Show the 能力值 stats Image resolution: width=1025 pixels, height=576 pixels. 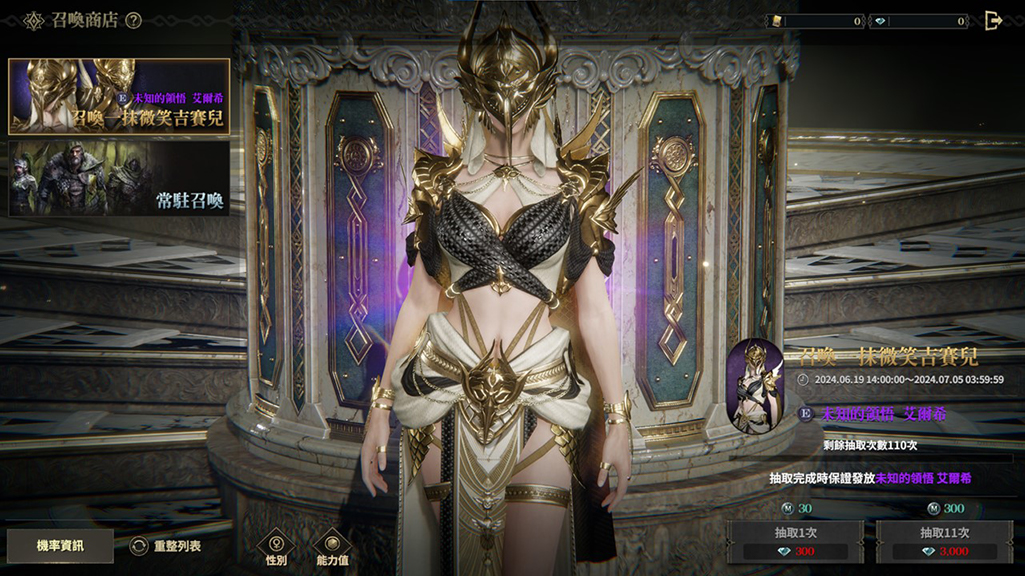point(332,547)
